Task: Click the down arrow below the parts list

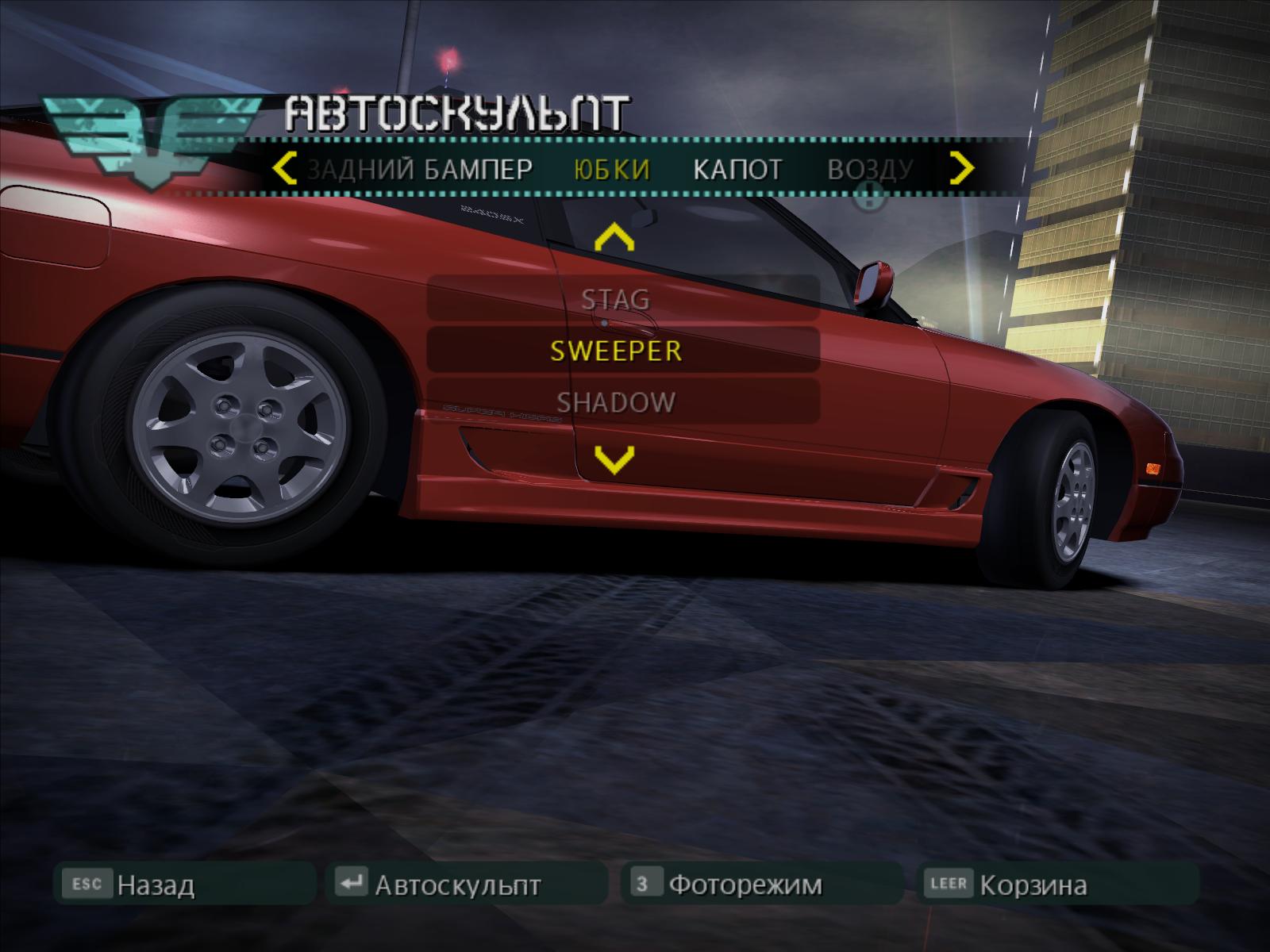Action: tap(614, 459)
